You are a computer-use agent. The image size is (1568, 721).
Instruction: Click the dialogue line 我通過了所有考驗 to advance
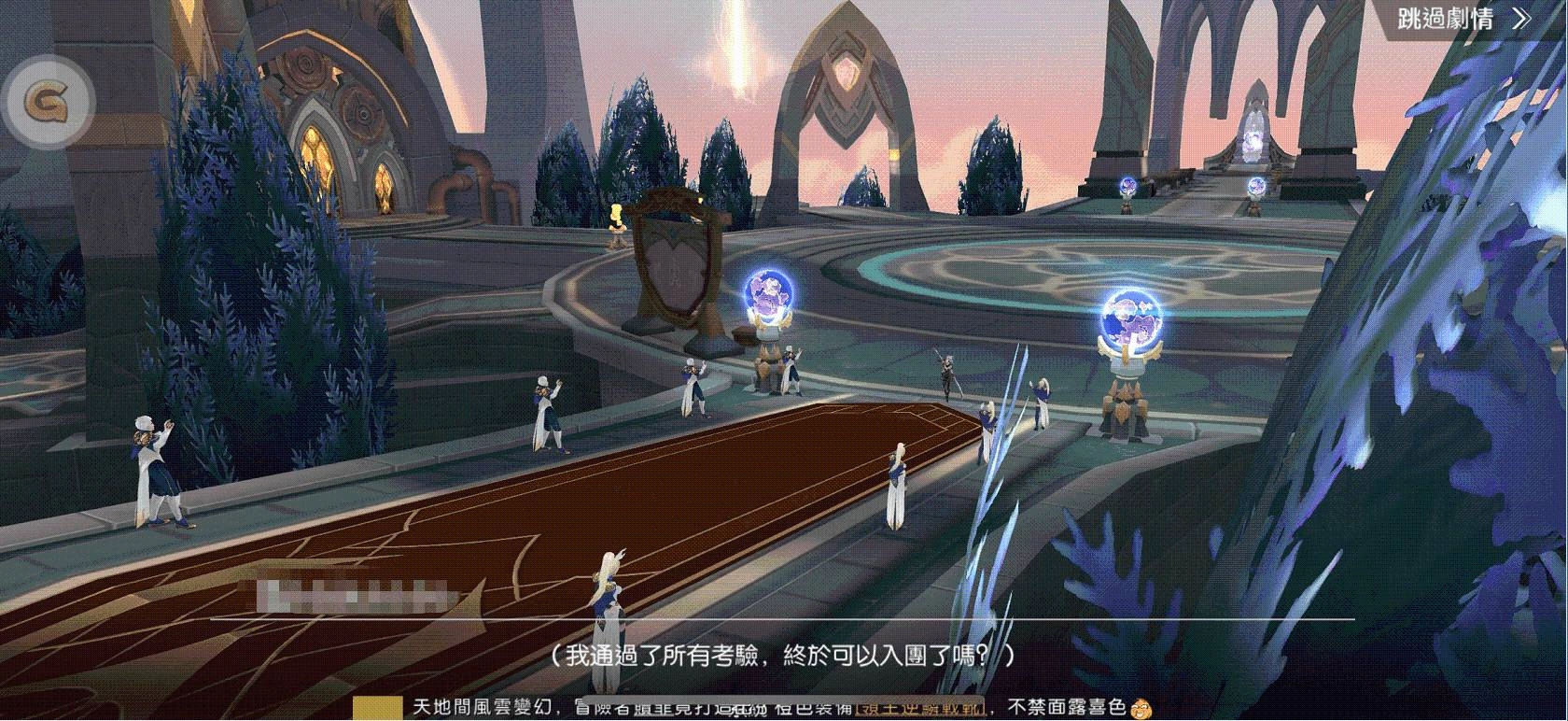784,654
